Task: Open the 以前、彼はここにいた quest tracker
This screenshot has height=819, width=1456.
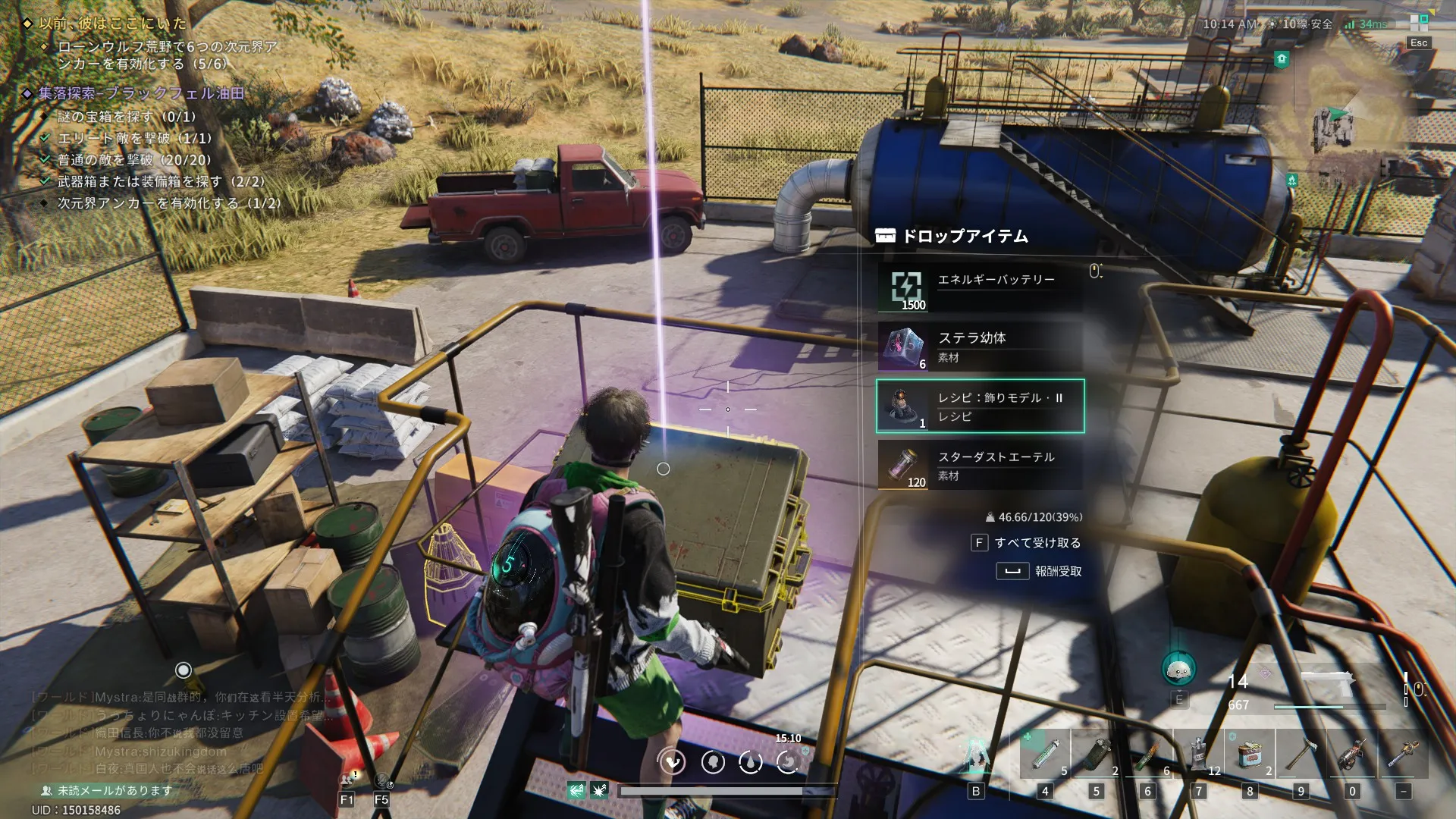Action: pyautogui.click(x=112, y=24)
